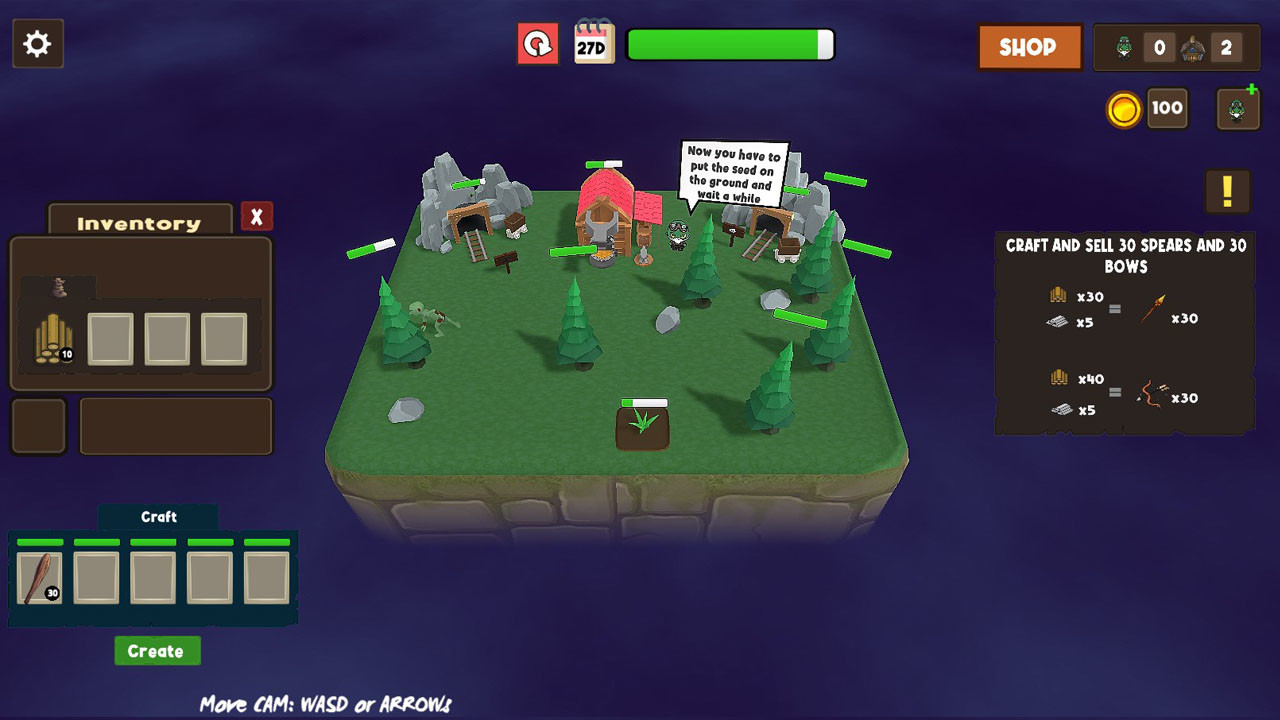Recruit a villager via the green plus icon

tap(1238, 104)
